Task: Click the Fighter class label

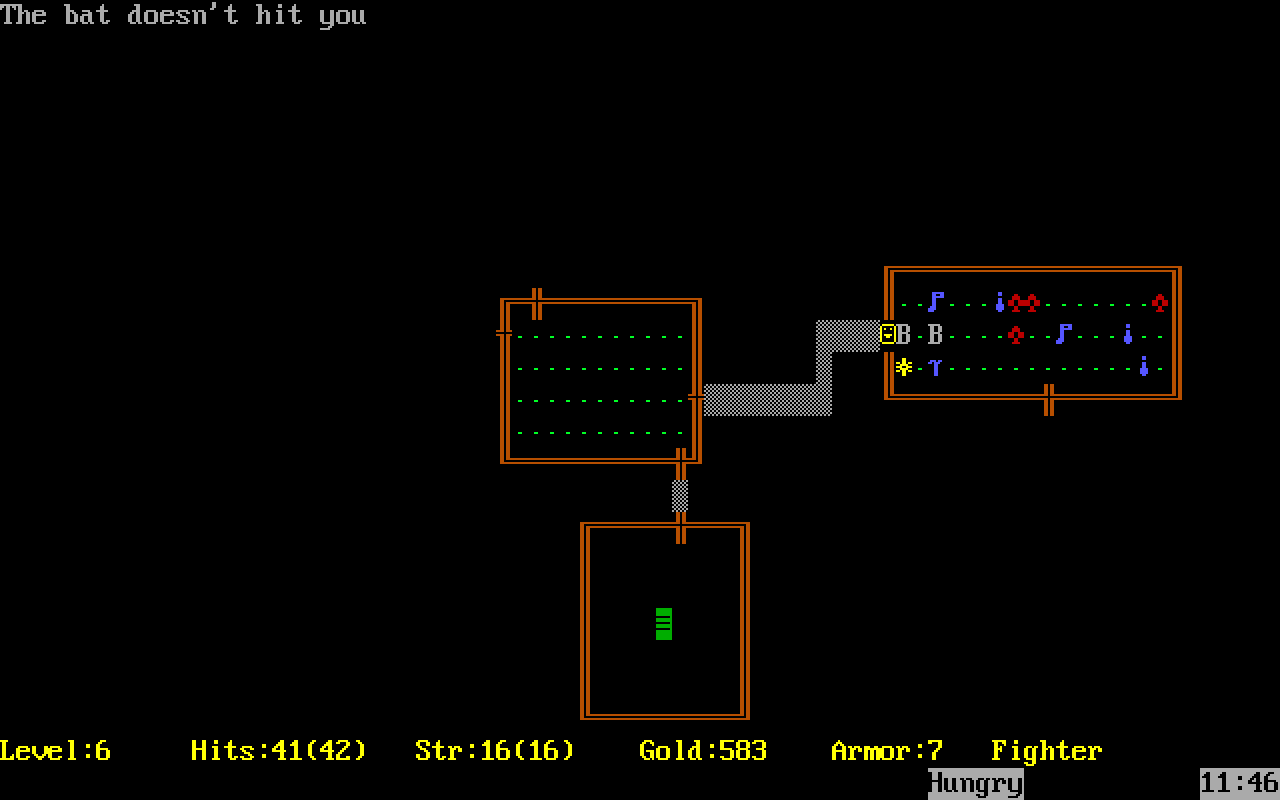Action: [x=1045, y=750]
